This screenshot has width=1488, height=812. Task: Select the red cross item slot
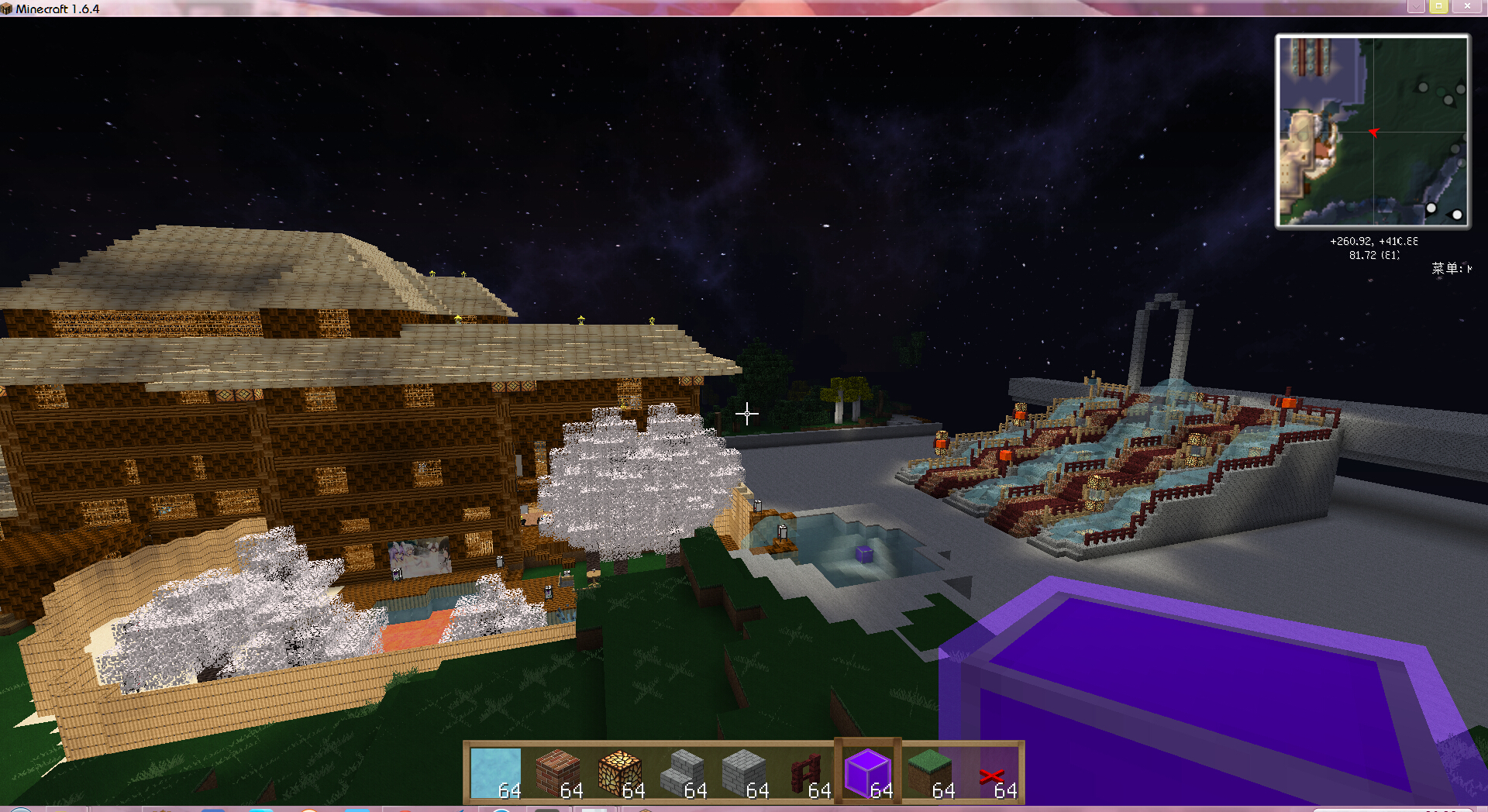992,772
